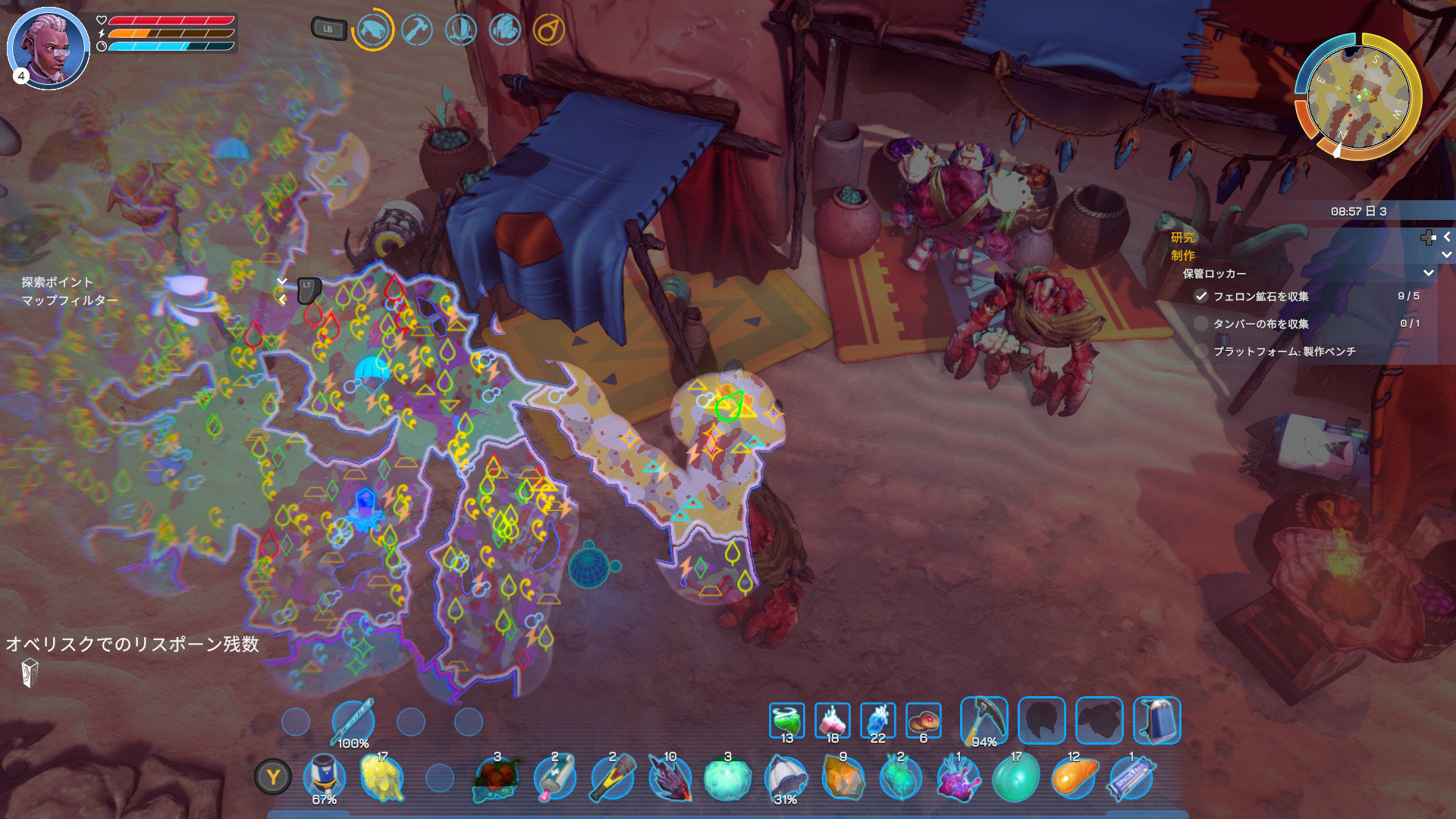Viewport: 1456px width, 819px height.
Task: Select the pickaxe tool slot at 94%
Action: coord(984,720)
